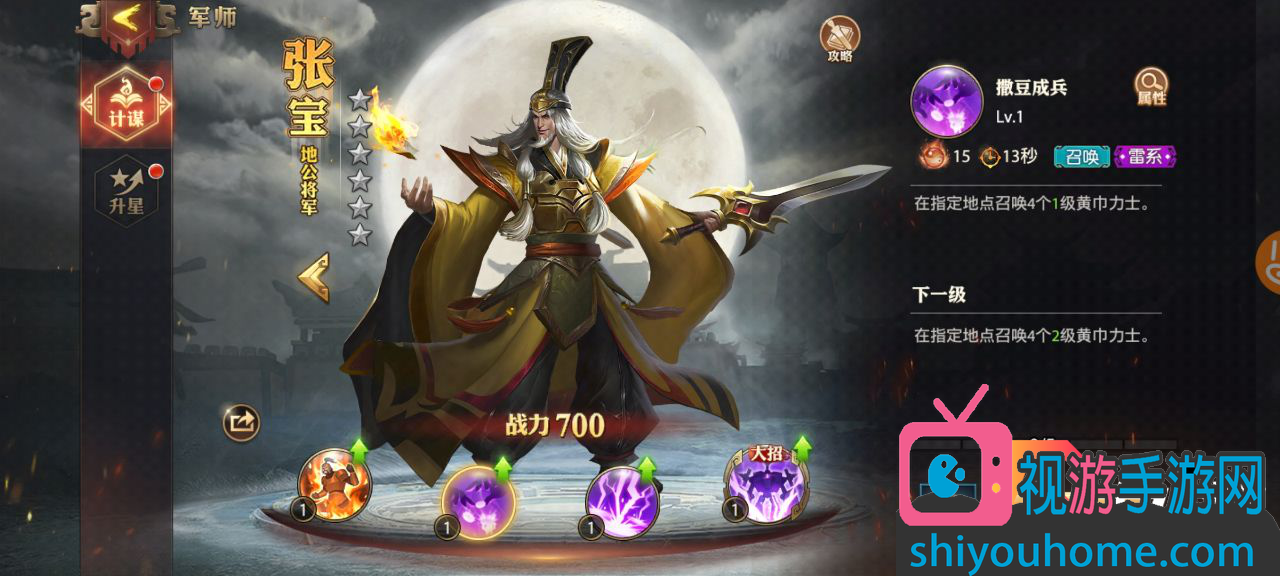The height and width of the screenshot is (576, 1280).
Task: Tap the share icon button
Action: coord(241,422)
